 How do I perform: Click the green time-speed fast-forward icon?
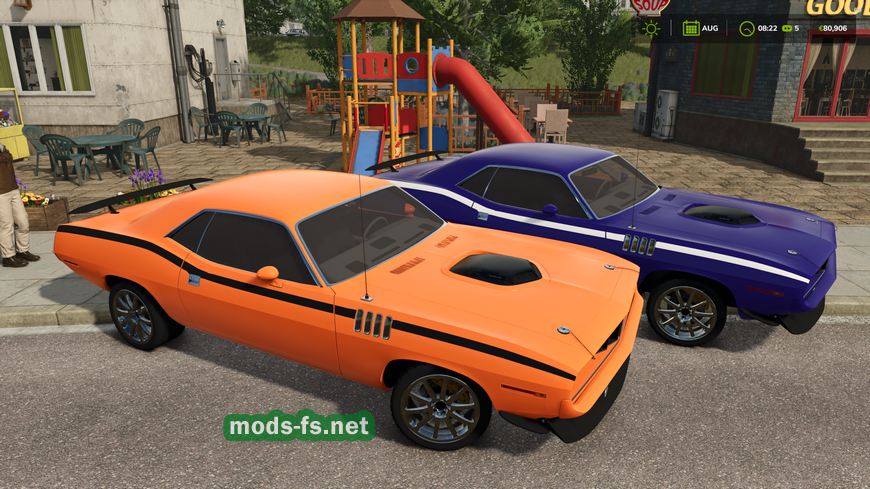pyautogui.click(x=785, y=28)
